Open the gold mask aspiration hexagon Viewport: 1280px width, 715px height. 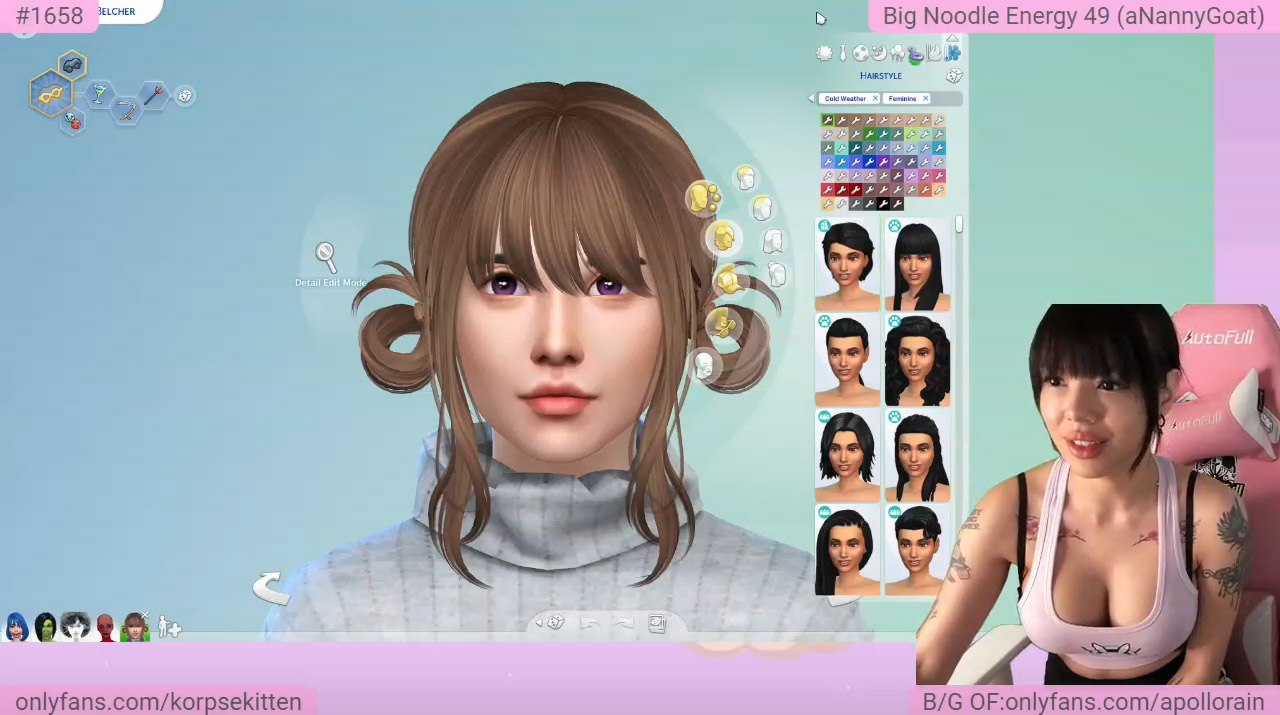[50, 94]
